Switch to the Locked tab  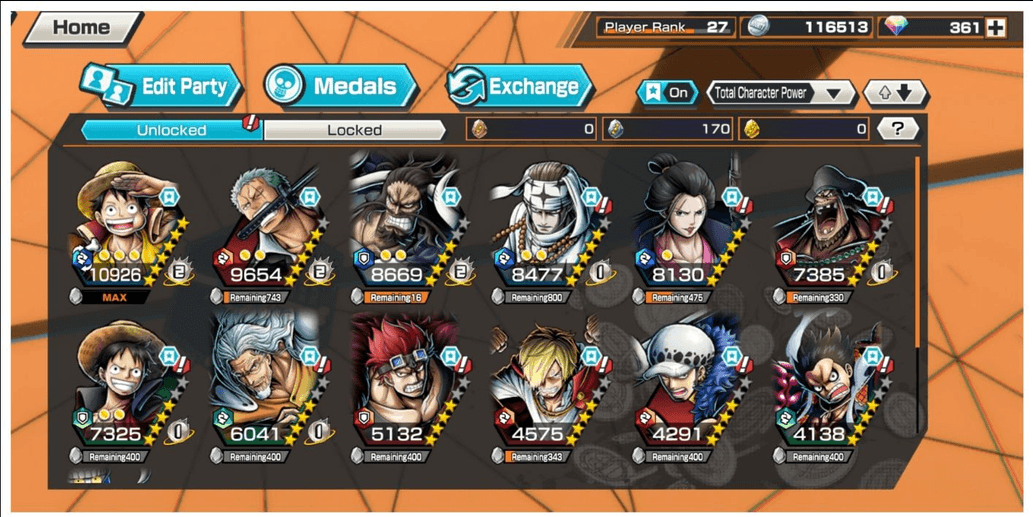click(354, 130)
